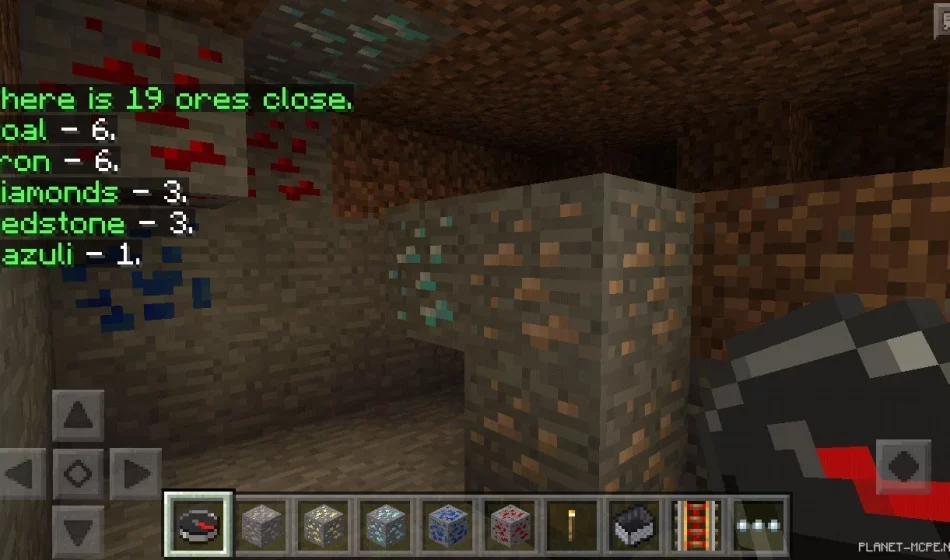950x560 pixels.
Task: Tap the left arrow movement button
Action: (x=22, y=472)
